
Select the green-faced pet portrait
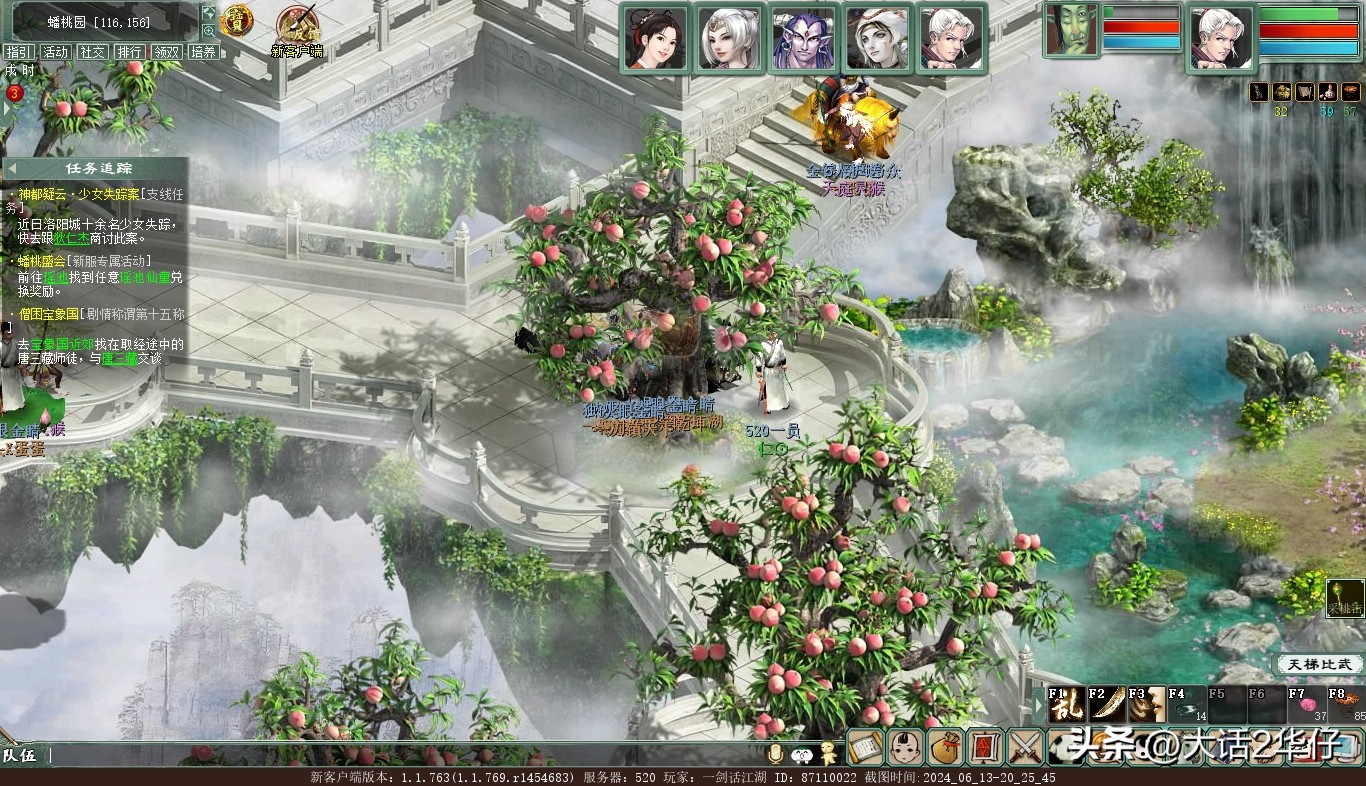[1071, 30]
